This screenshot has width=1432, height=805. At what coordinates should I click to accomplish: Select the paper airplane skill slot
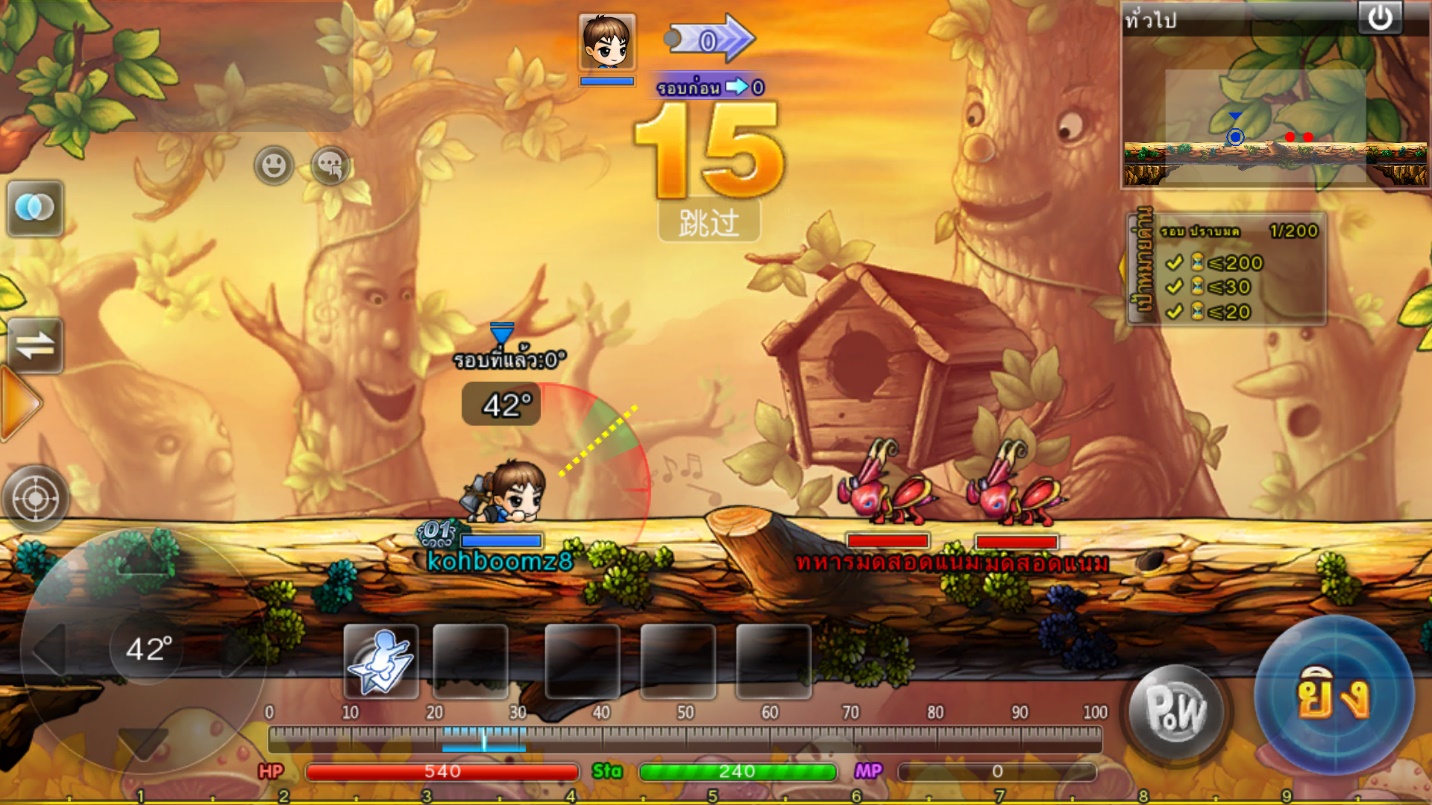[x=381, y=661]
